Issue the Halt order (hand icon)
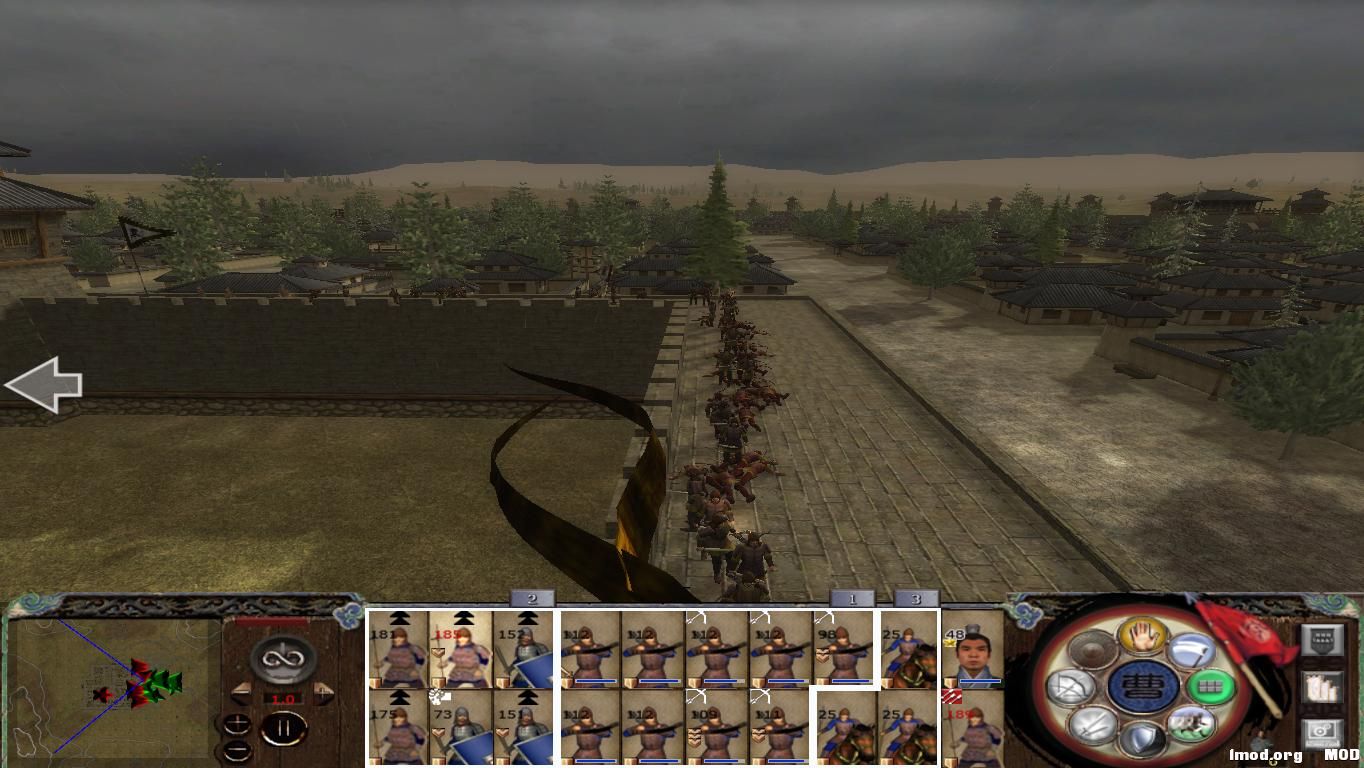This screenshot has height=768, width=1364. pyautogui.click(x=1141, y=635)
